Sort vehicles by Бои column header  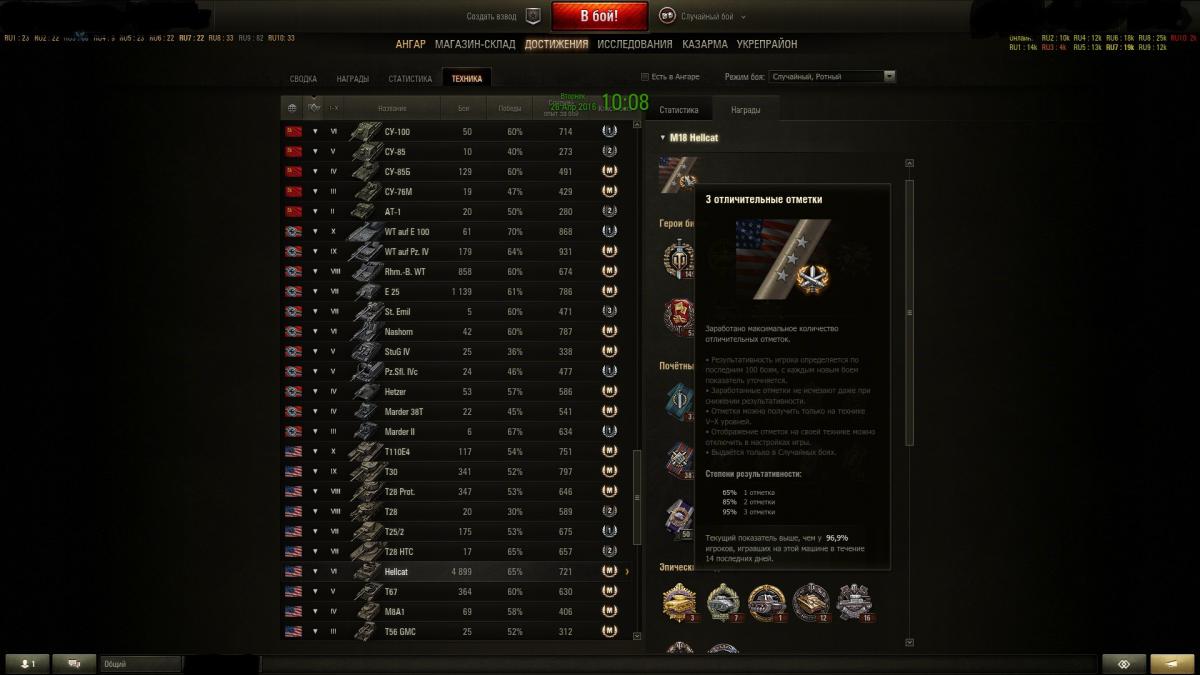point(463,108)
